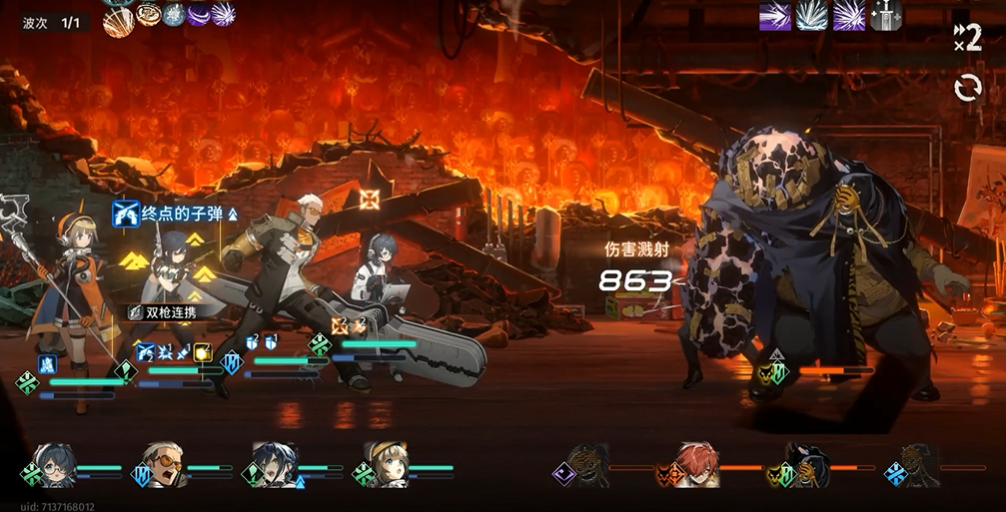Inspect the grey sword enemy skill icon
The height and width of the screenshot is (512, 1006).
[x=886, y=15]
